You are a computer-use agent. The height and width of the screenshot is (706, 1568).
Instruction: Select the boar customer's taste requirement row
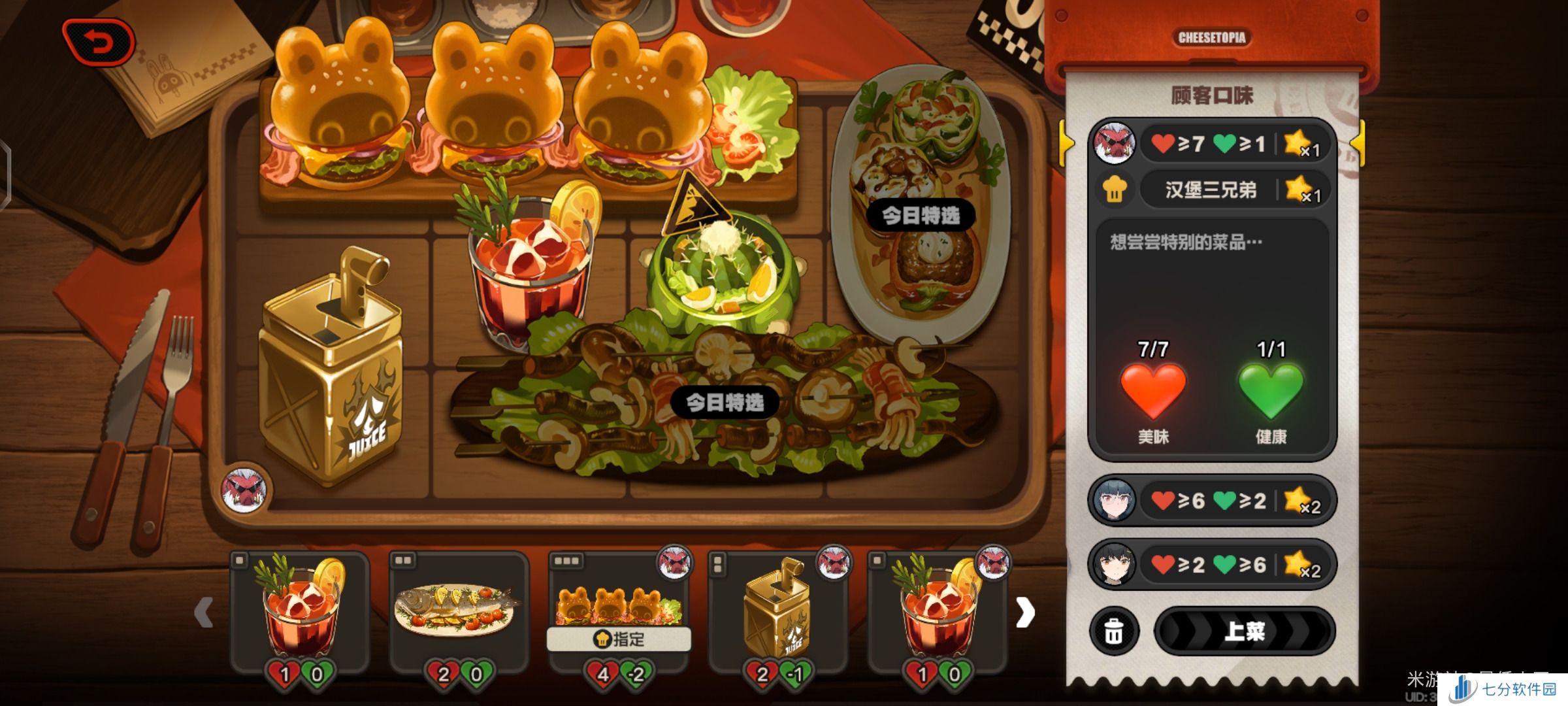1212,143
